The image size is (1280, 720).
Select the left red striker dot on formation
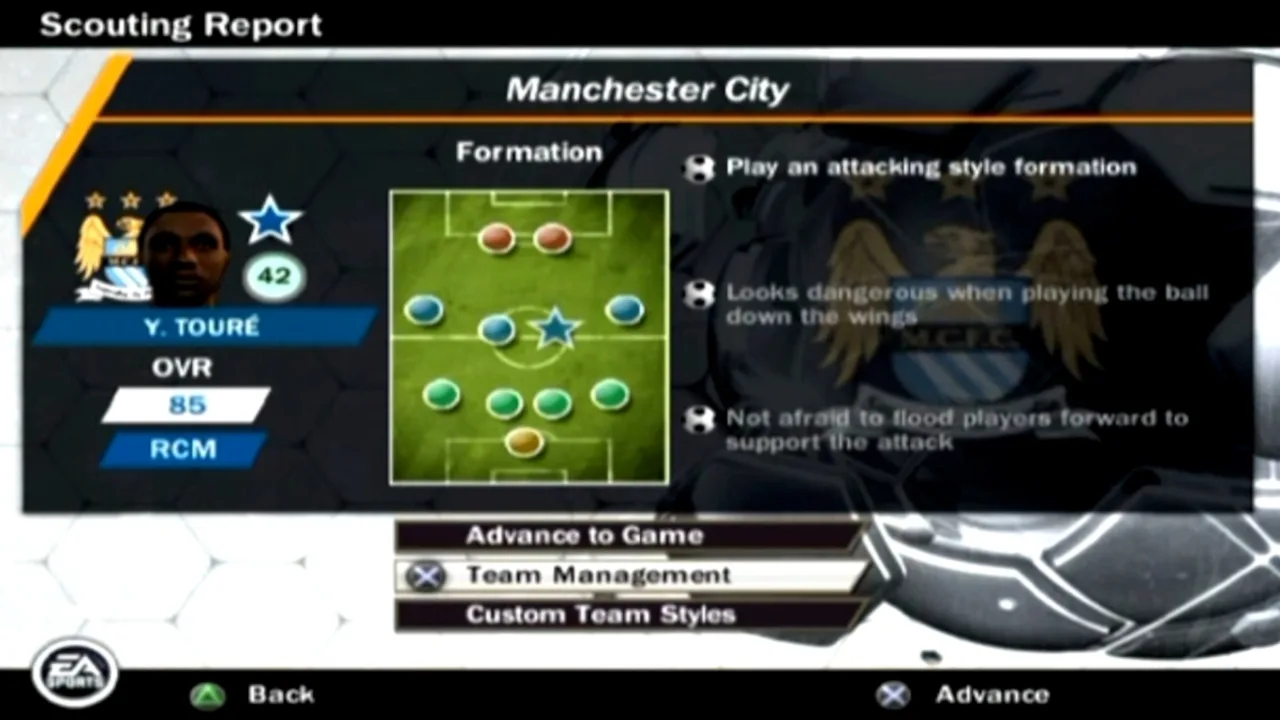pyautogui.click(x=497, y=237)
